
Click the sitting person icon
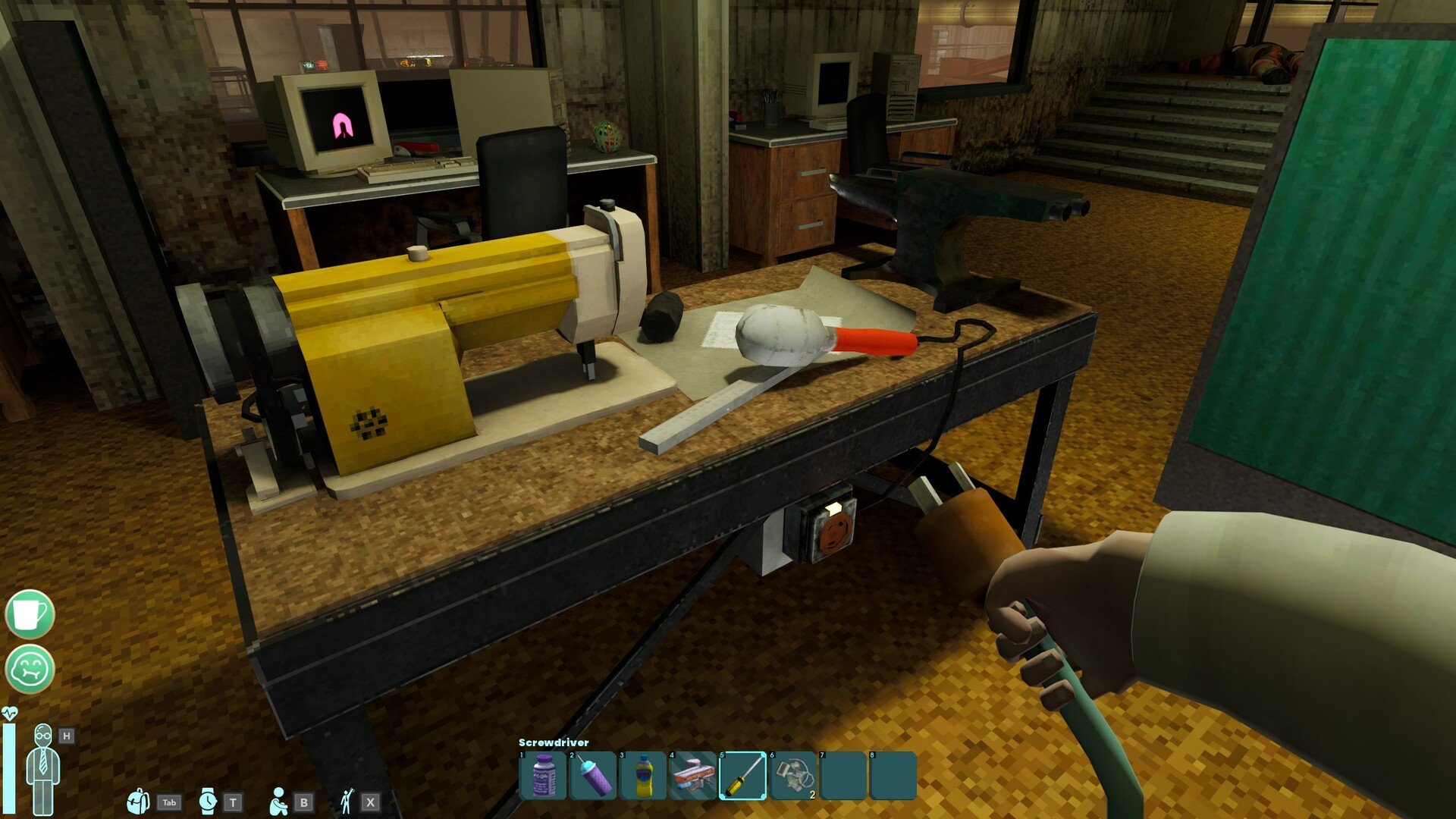[x=278, y=802]
